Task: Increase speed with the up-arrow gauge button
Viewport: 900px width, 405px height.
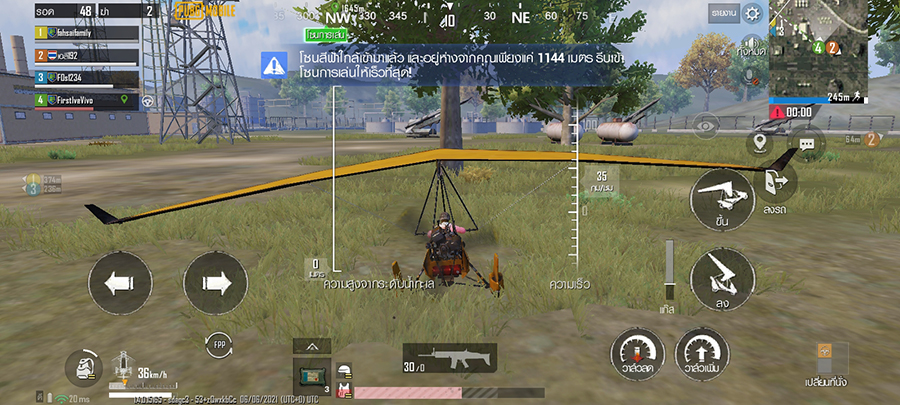Action: [x=701, y=356]
